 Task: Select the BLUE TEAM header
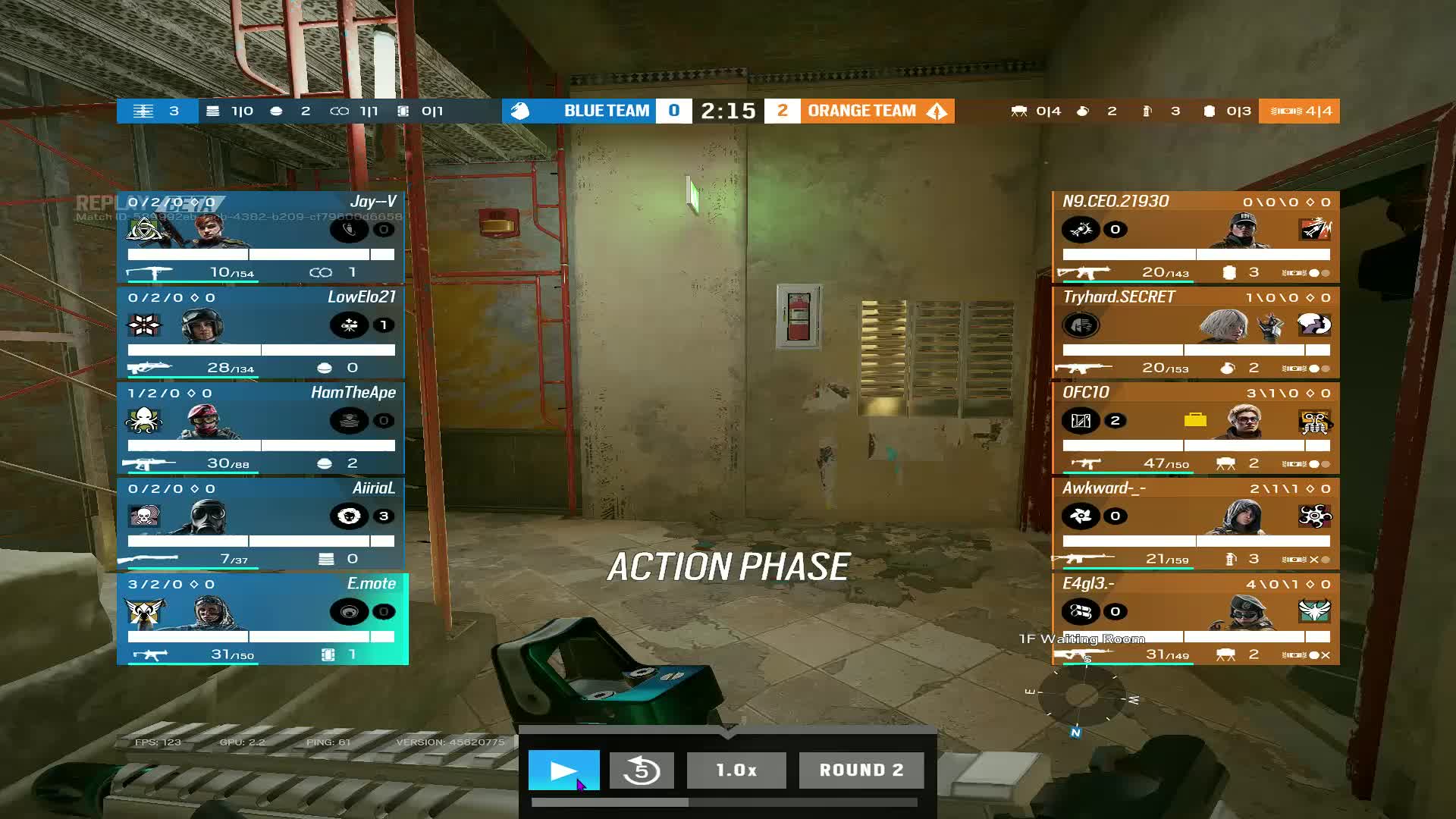click(x=606, y=111)
